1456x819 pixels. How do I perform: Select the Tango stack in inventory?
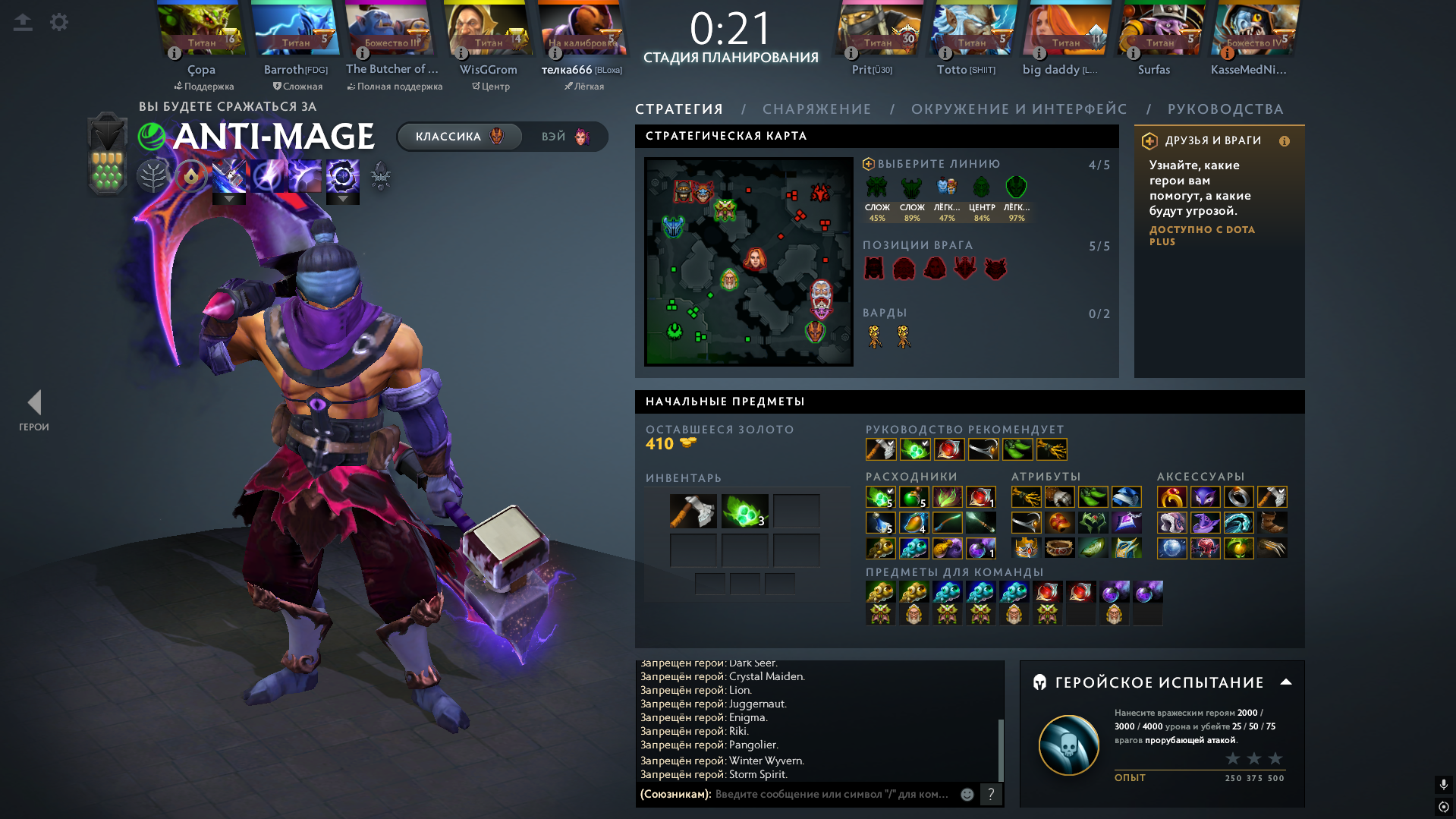coord(744,511)
